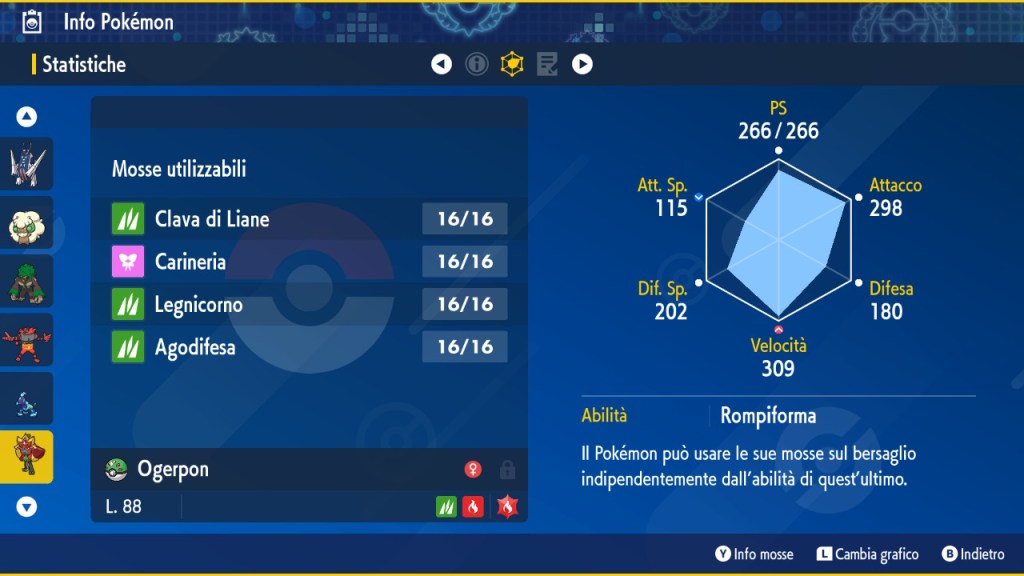Show the previous party Pokémon with up arrow
Image resolution: width=1024 pixels, height=576 pixels.
click(27, 117)
